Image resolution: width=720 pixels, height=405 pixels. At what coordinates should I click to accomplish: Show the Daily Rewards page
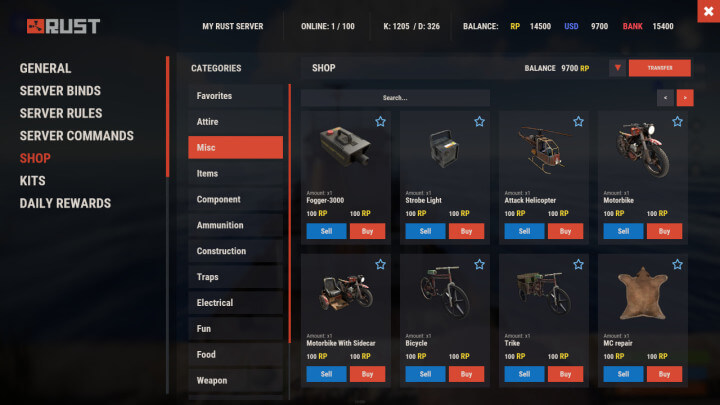click(x=65, y=203)
